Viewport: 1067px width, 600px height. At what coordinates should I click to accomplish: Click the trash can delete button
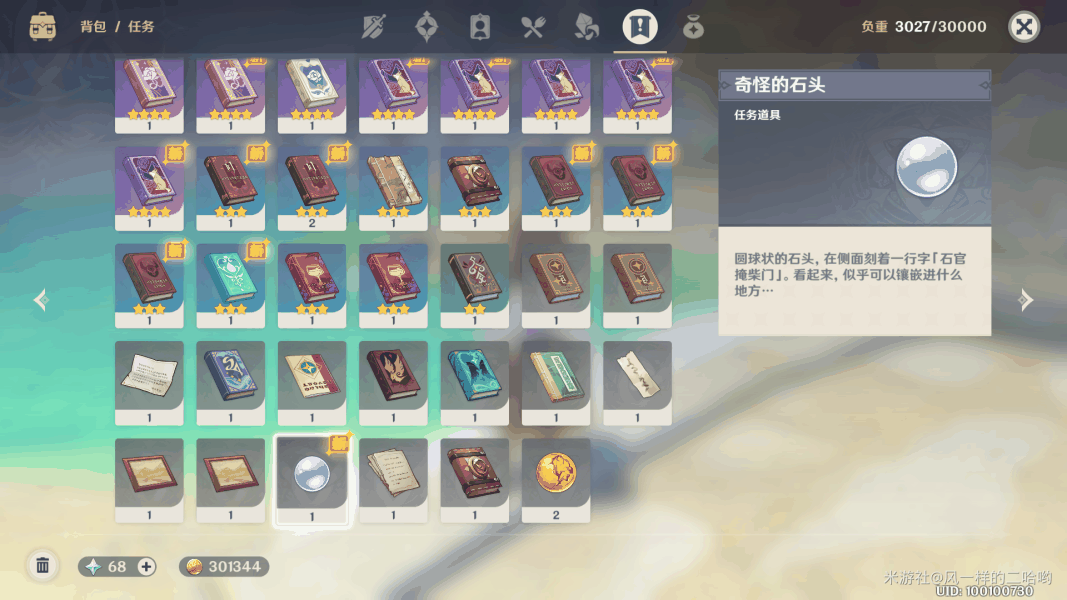42,566
